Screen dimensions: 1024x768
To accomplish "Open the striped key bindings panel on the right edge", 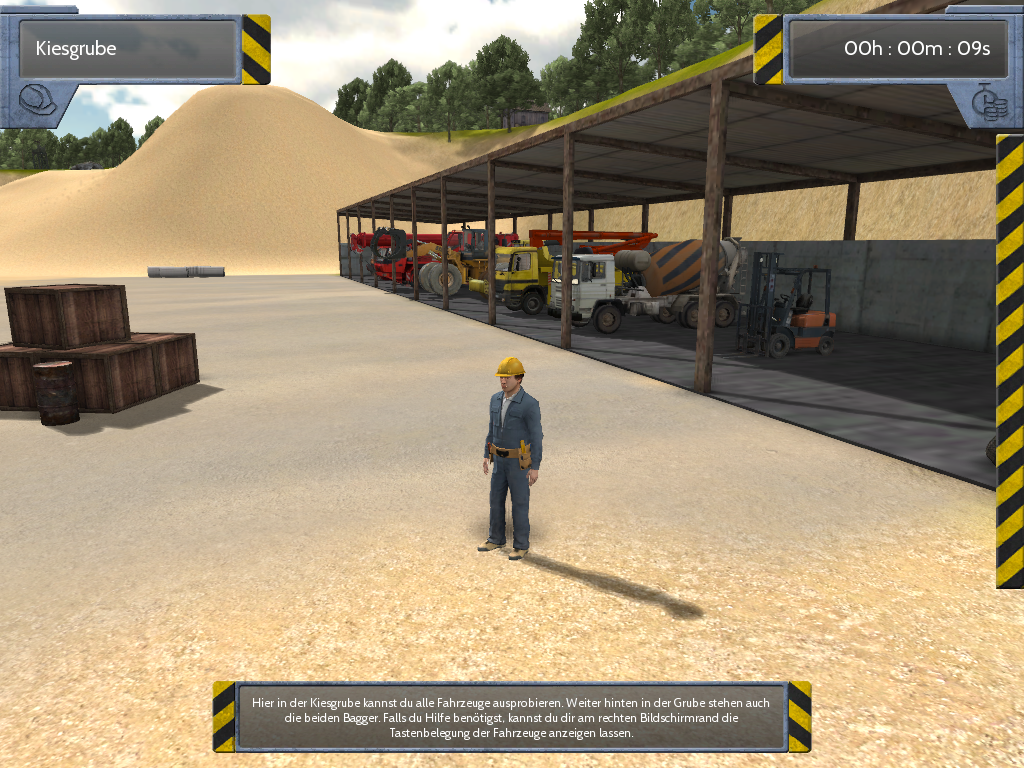I will (1010, 360).
